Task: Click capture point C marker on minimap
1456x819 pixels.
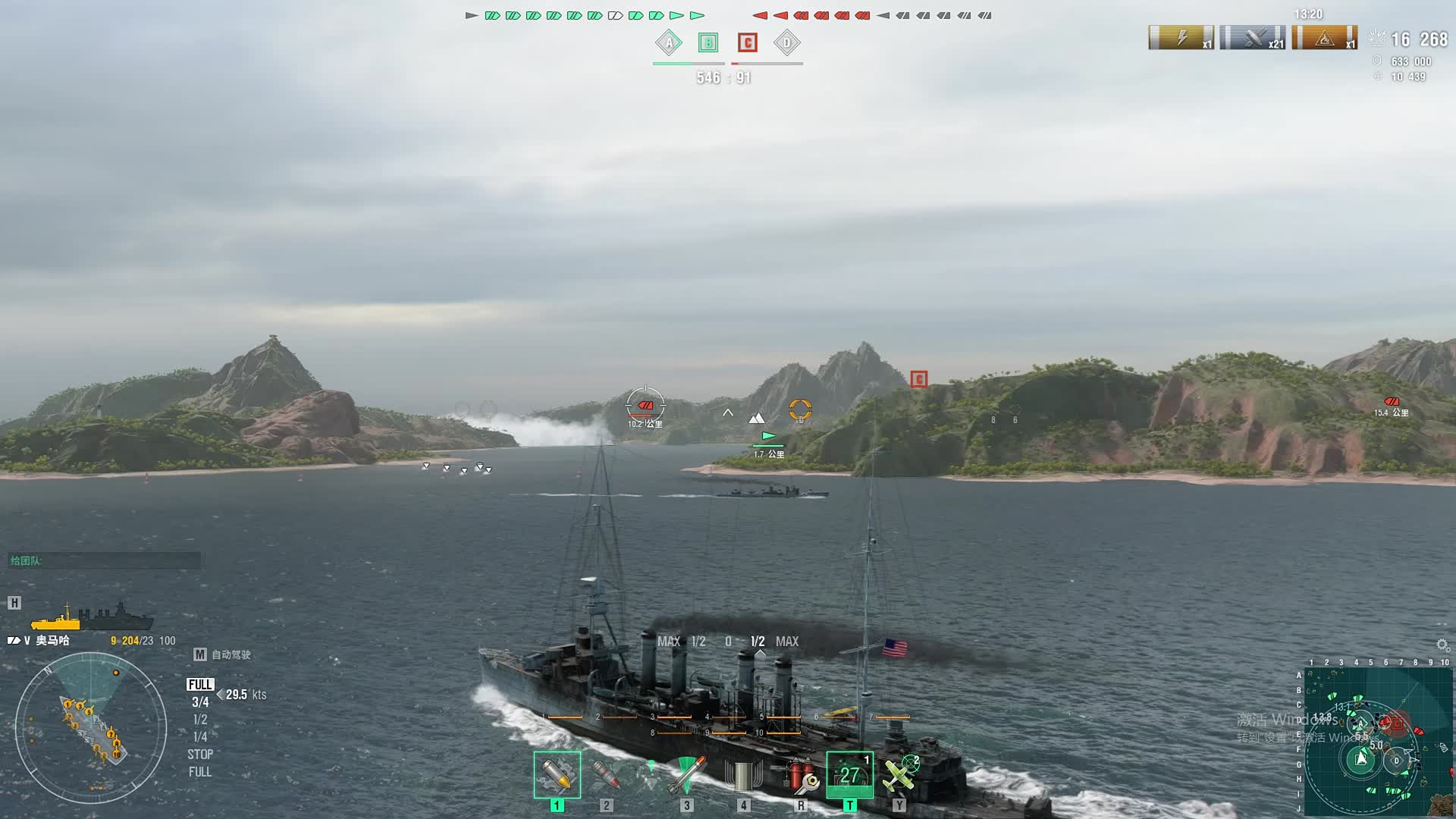Action: [1397, 723]
